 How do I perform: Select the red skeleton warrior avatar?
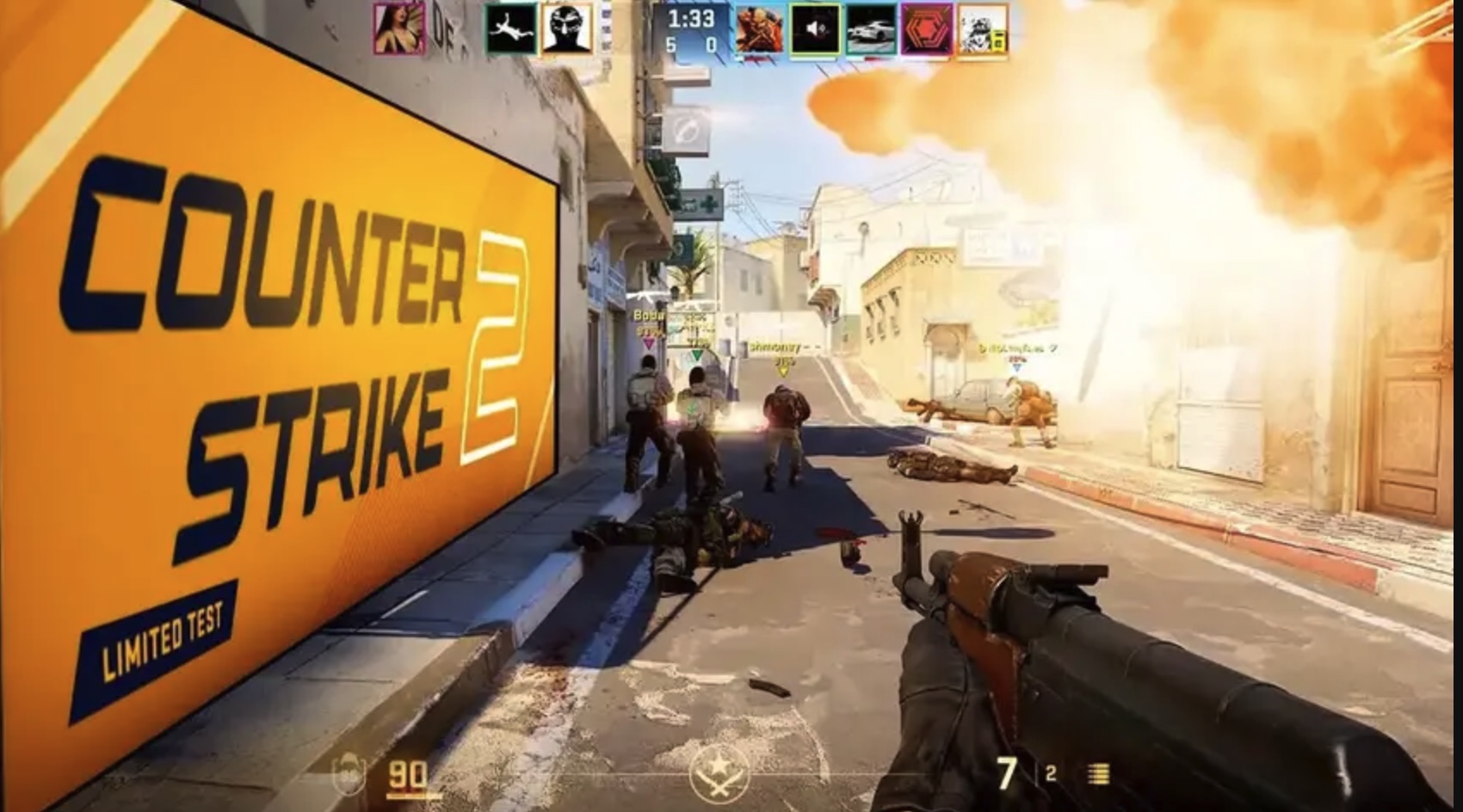pos(760,30)
